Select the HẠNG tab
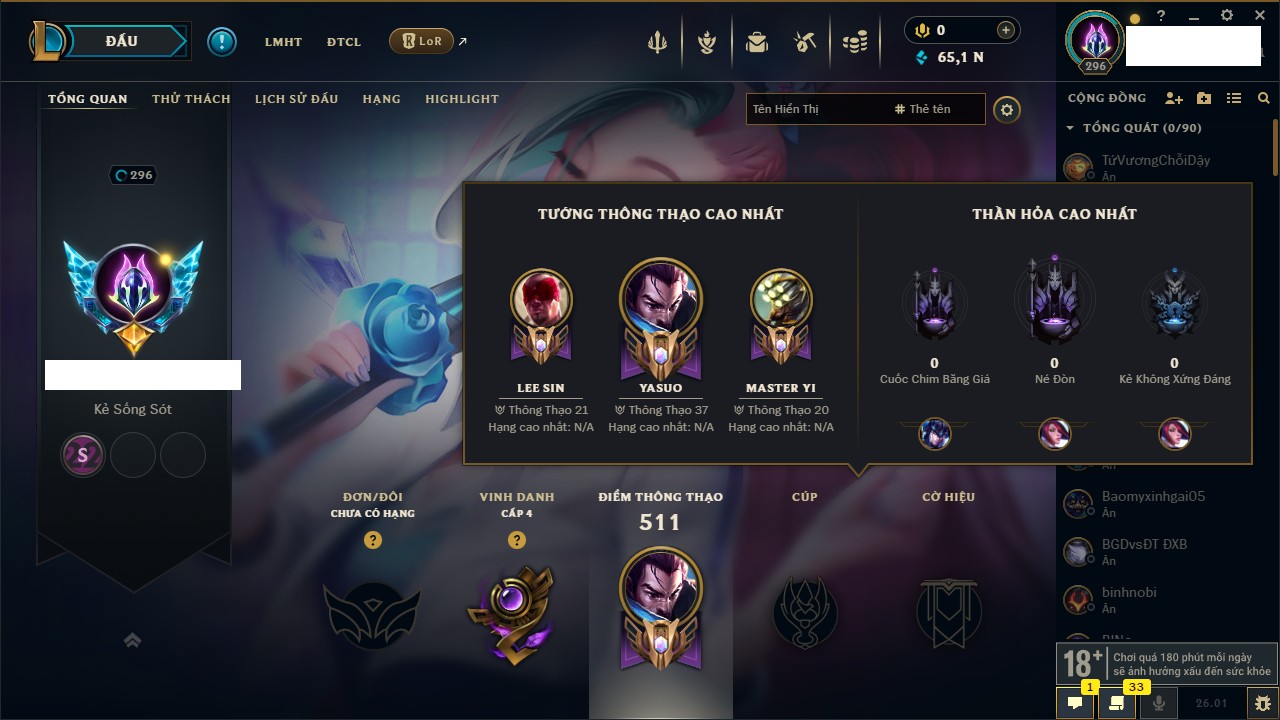 [381, 99]
